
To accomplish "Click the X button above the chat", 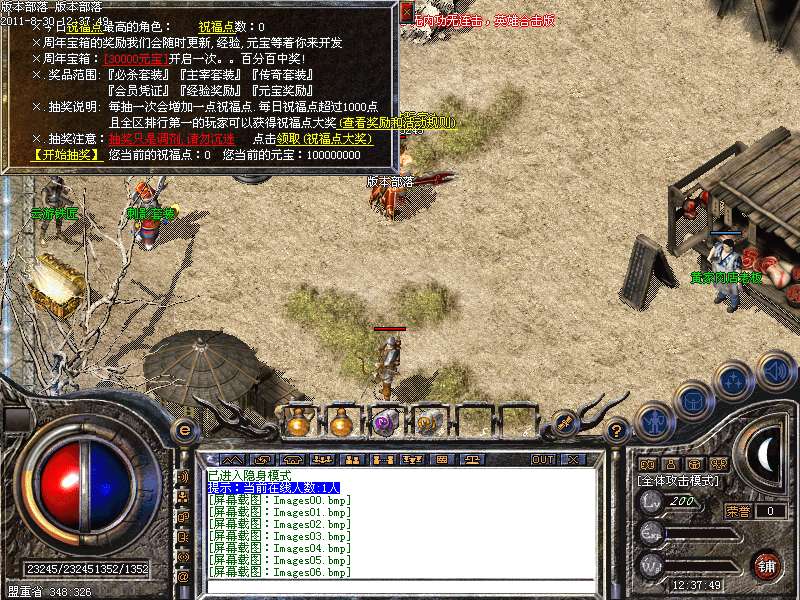I will (573, 459).
